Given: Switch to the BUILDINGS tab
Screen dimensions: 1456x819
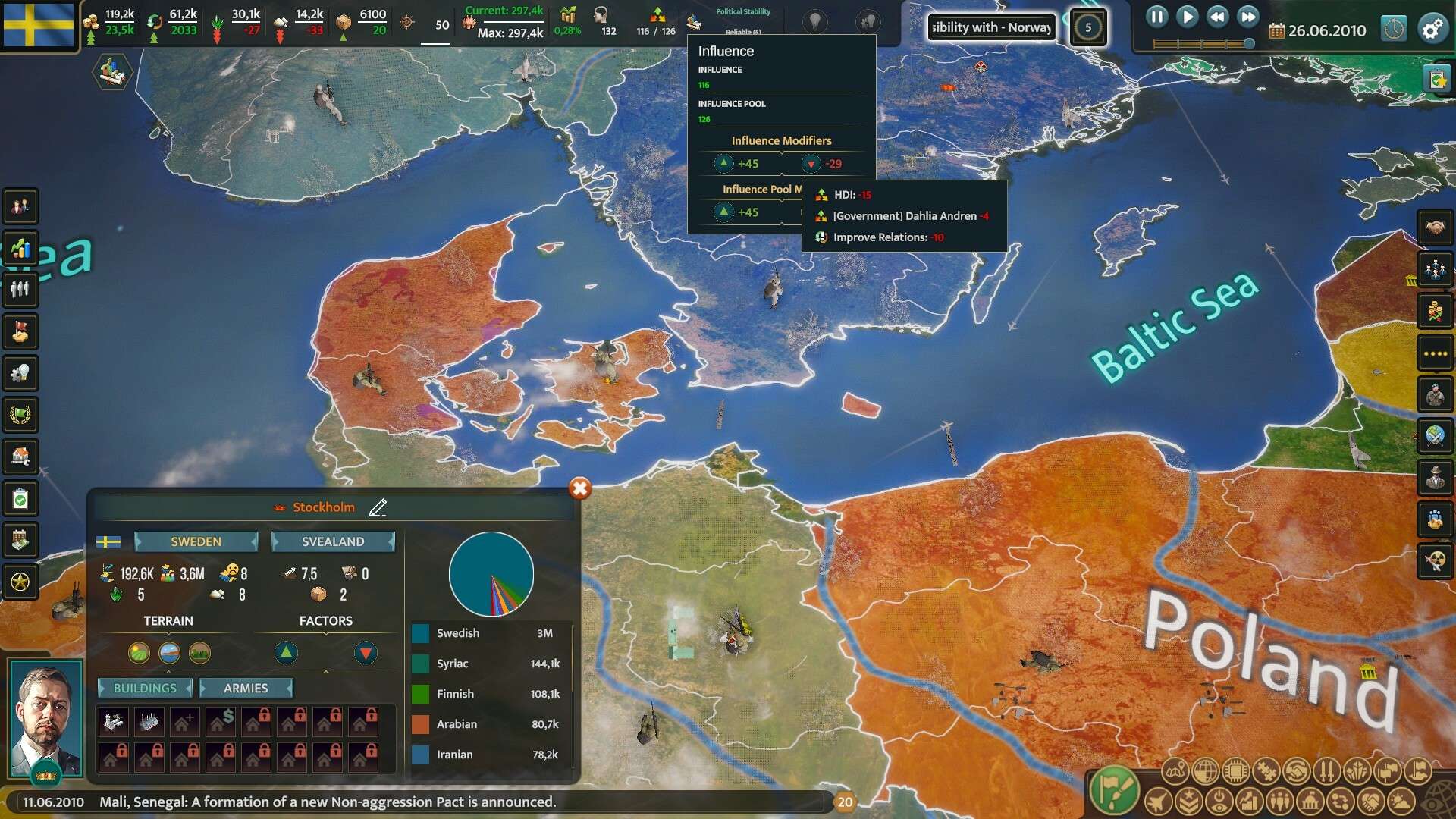Looking at the screenshot, I should pyautogui.click(x=145, y=688).
